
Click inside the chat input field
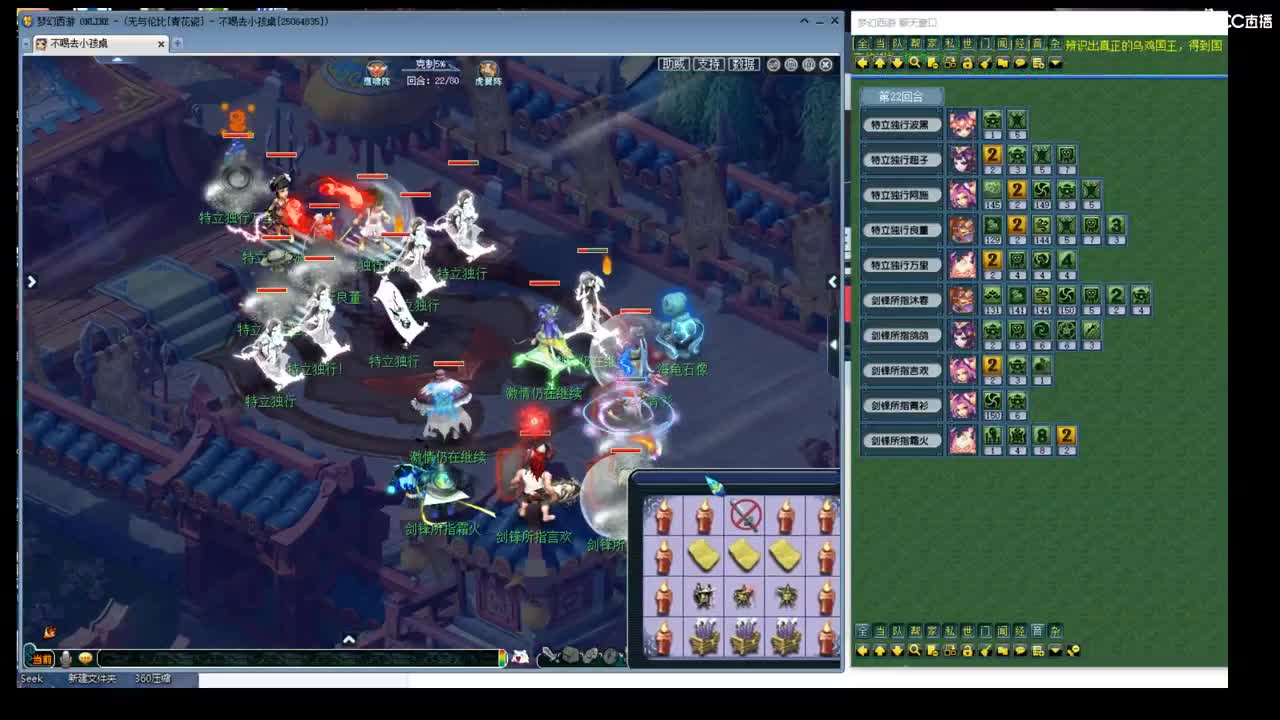coord(300,658)
